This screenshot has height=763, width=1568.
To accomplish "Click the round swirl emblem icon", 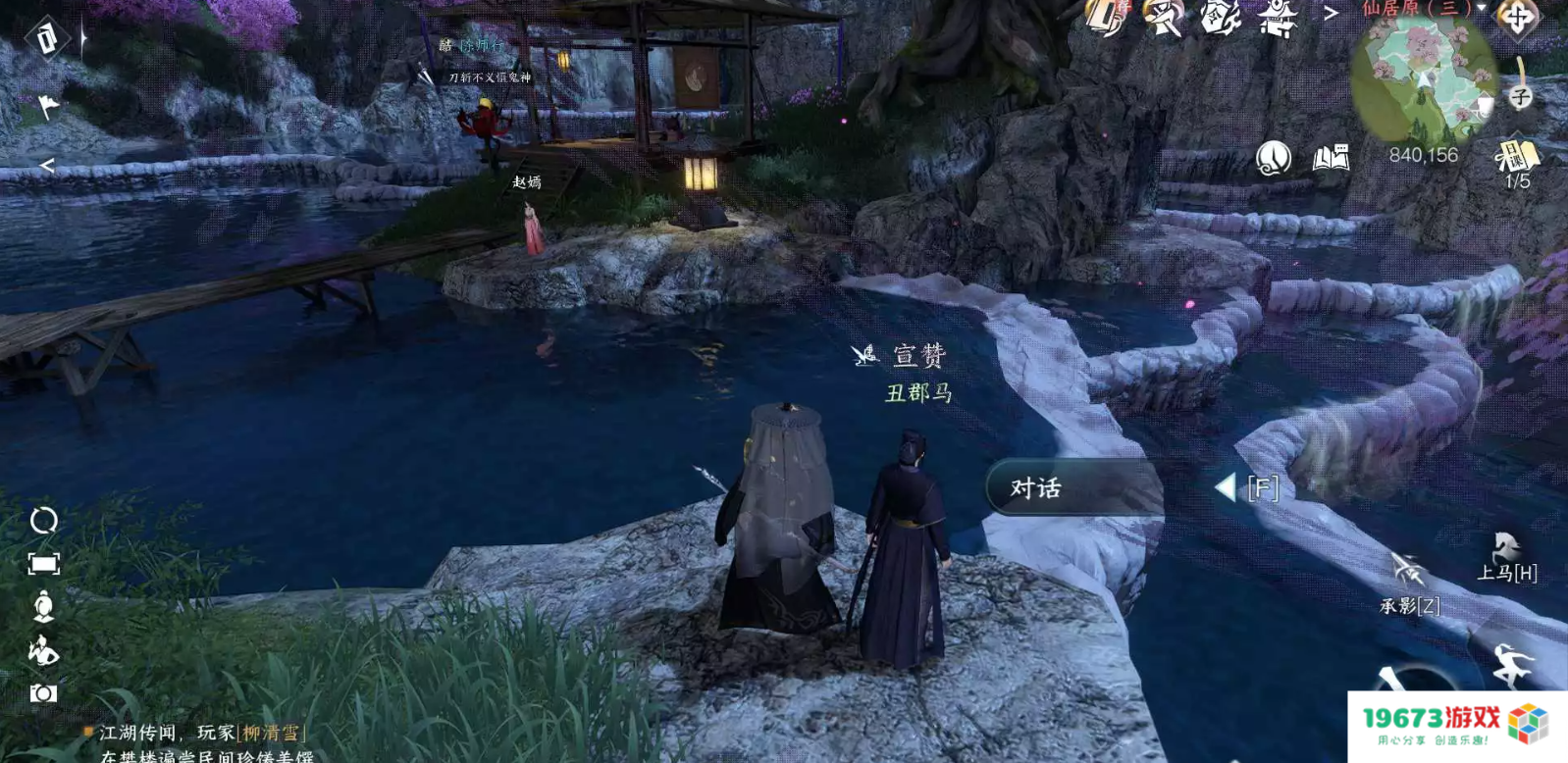I will click(1273, 157).
